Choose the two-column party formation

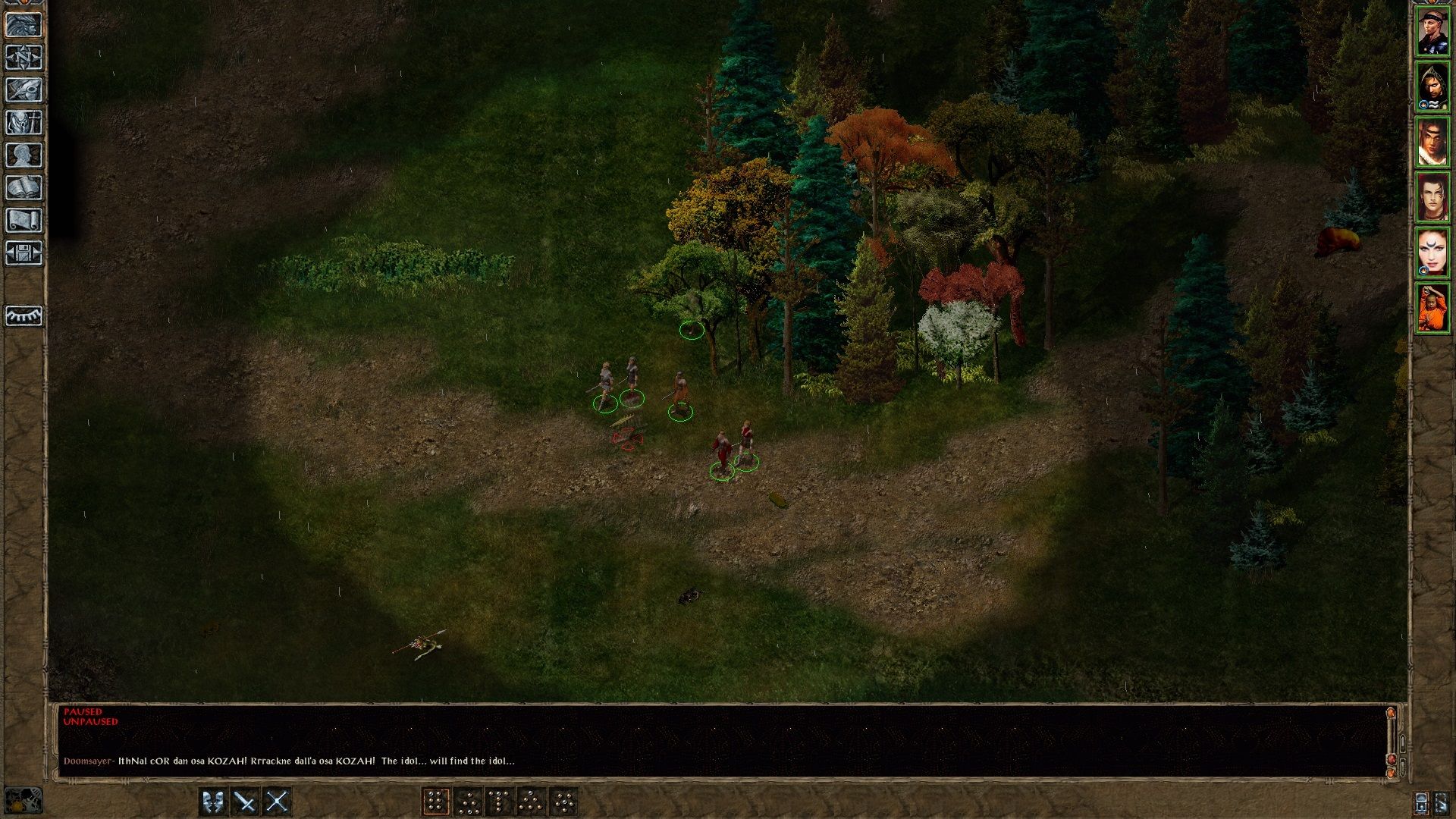click(x=435, y=802)
